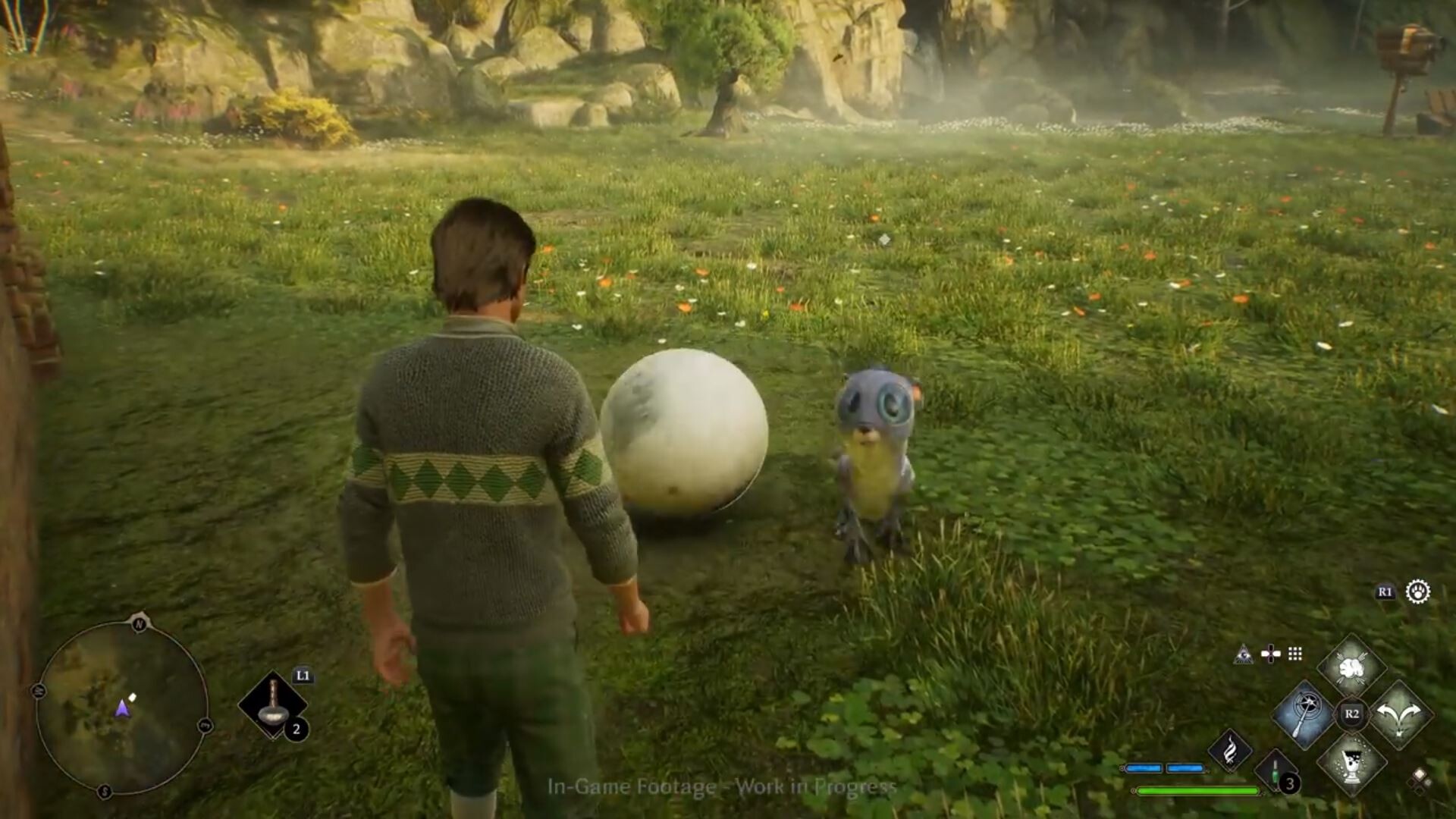Open the circular minimap
1456x819 pixels.
click(121, 708)
